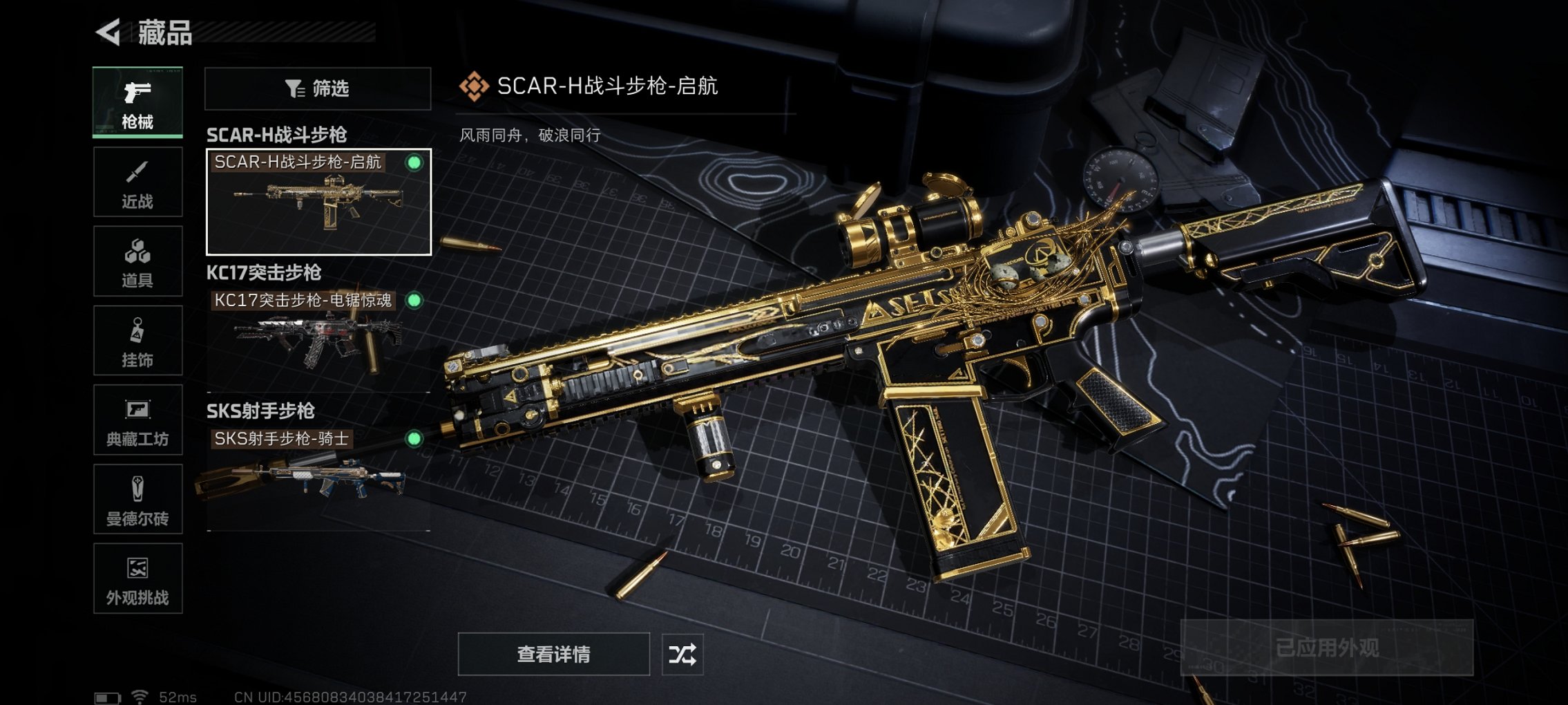The width and height of the screenshot is (1568, 705).
Task: Open the 筛选 filter funnel
Action: [x=316, y=89]
